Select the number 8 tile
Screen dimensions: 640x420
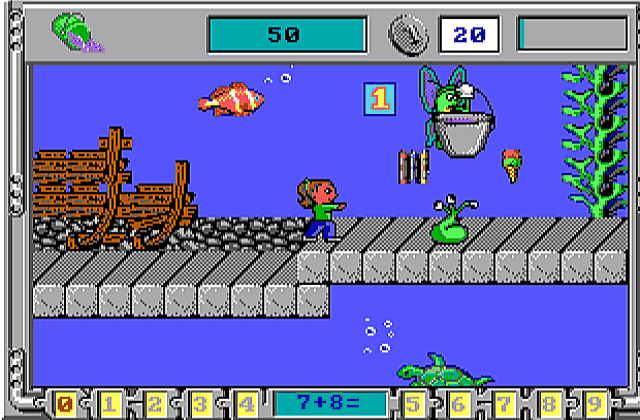[547, 404]
